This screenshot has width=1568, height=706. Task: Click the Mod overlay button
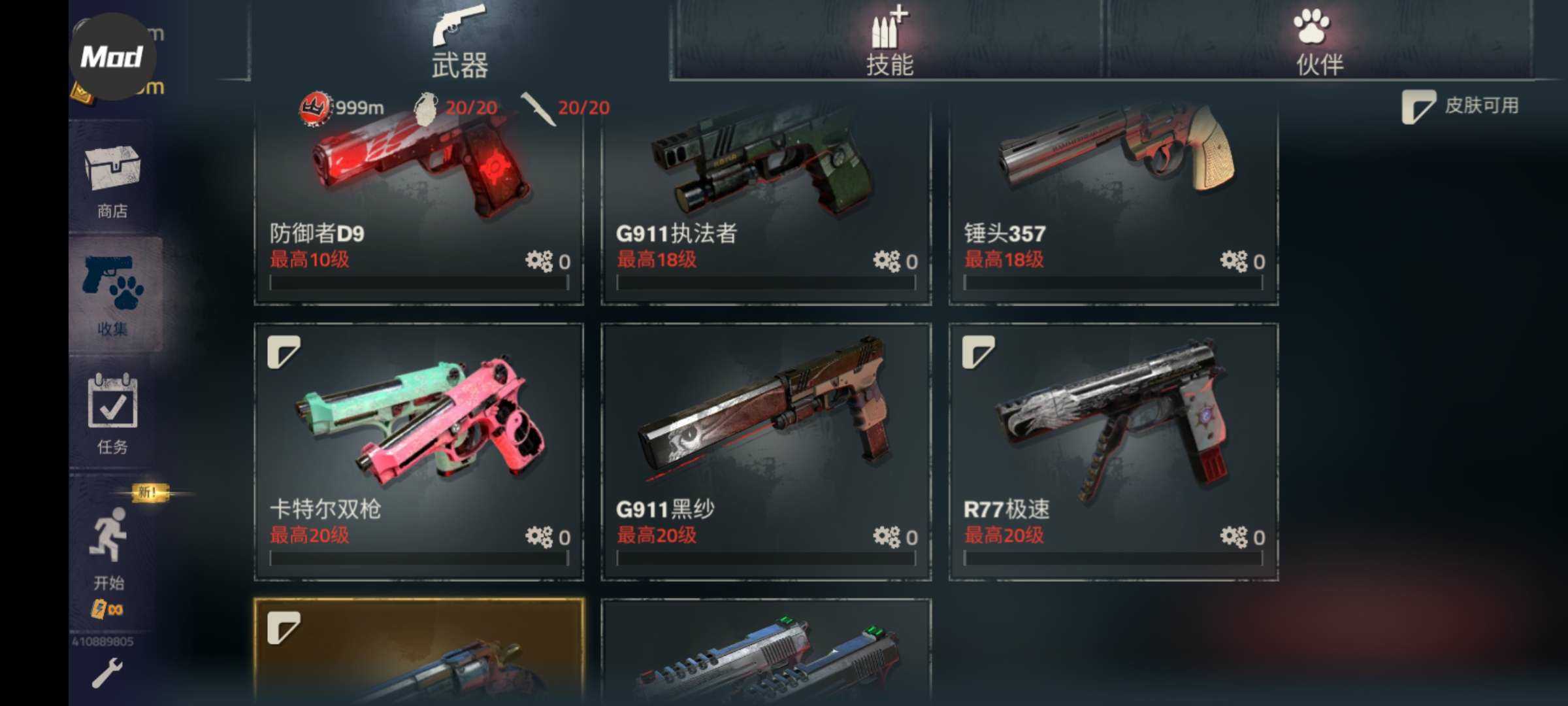(x=112, y=57)
